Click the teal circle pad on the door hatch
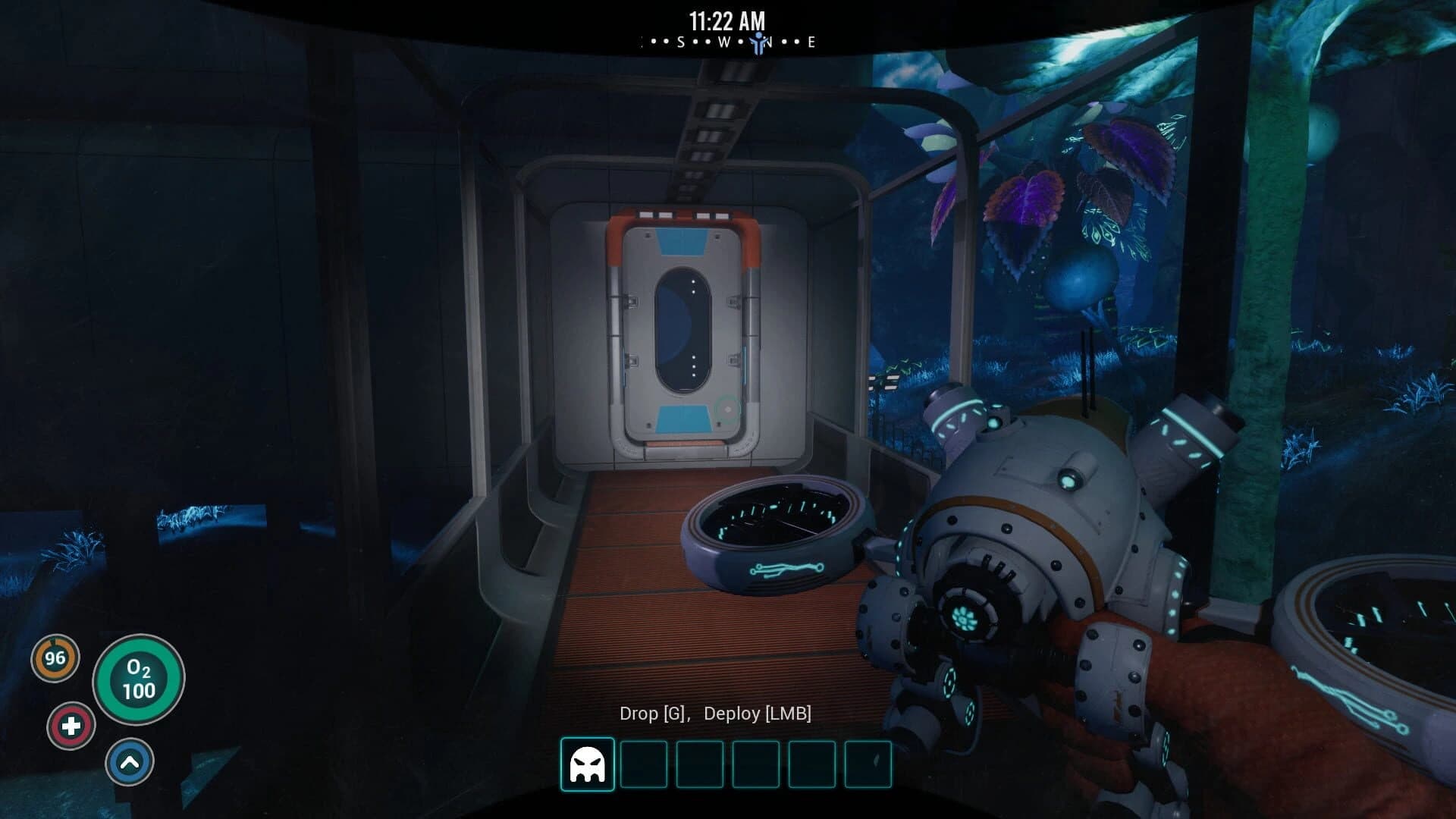This screenshot has height=819, width=1456. click(x=726, y=408)
